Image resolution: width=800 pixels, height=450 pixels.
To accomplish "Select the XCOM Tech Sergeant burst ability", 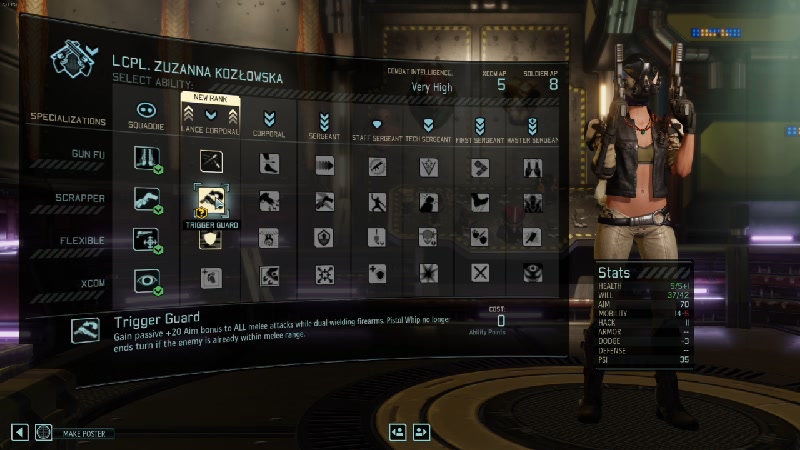I will click(x=429, y=273).
